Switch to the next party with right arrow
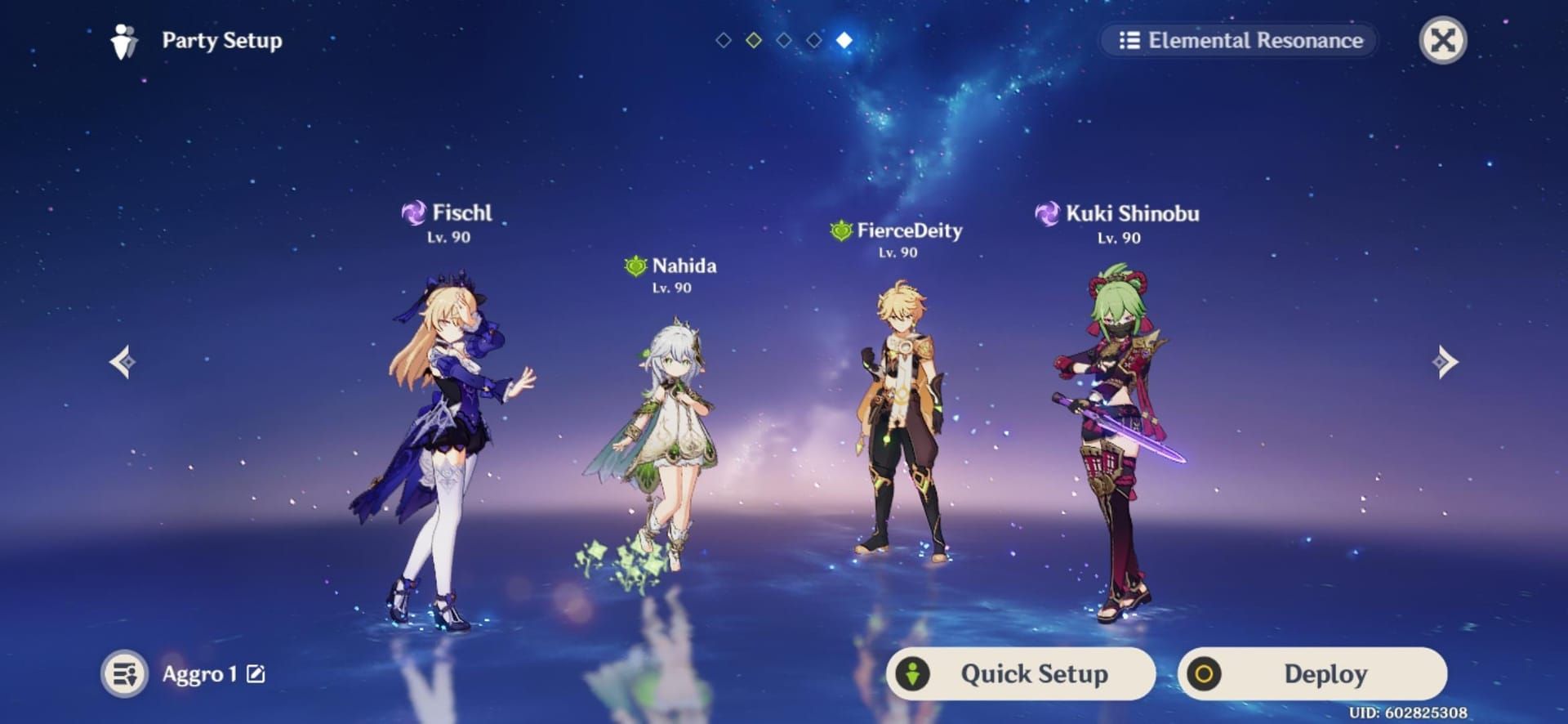Image resolution: width=1568 pixels, height=724 pixels. [1444, 362]
